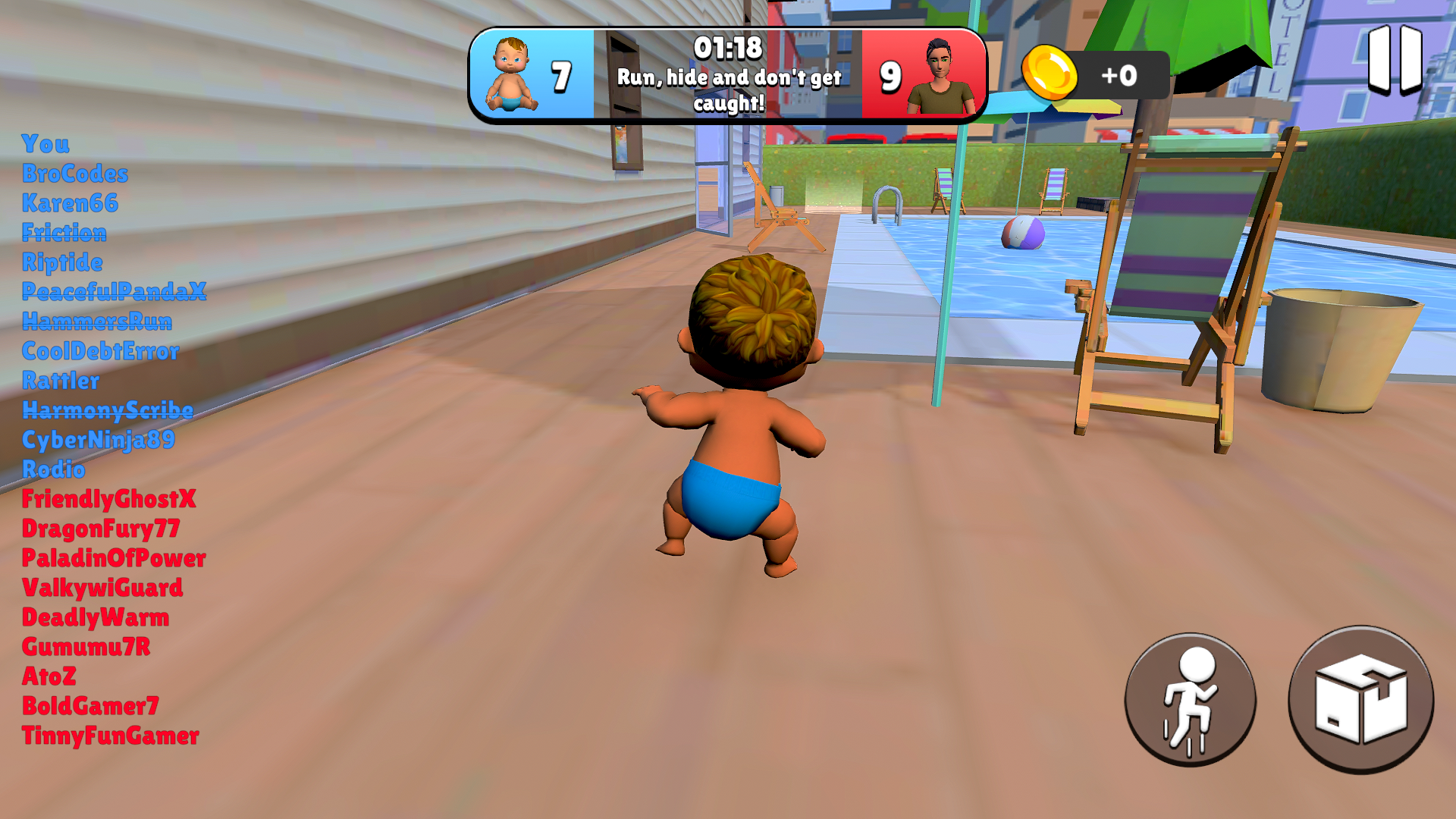Click TinnyFunGamer in the red list
Screen dimensions: 1456x819
click(111, 736)
